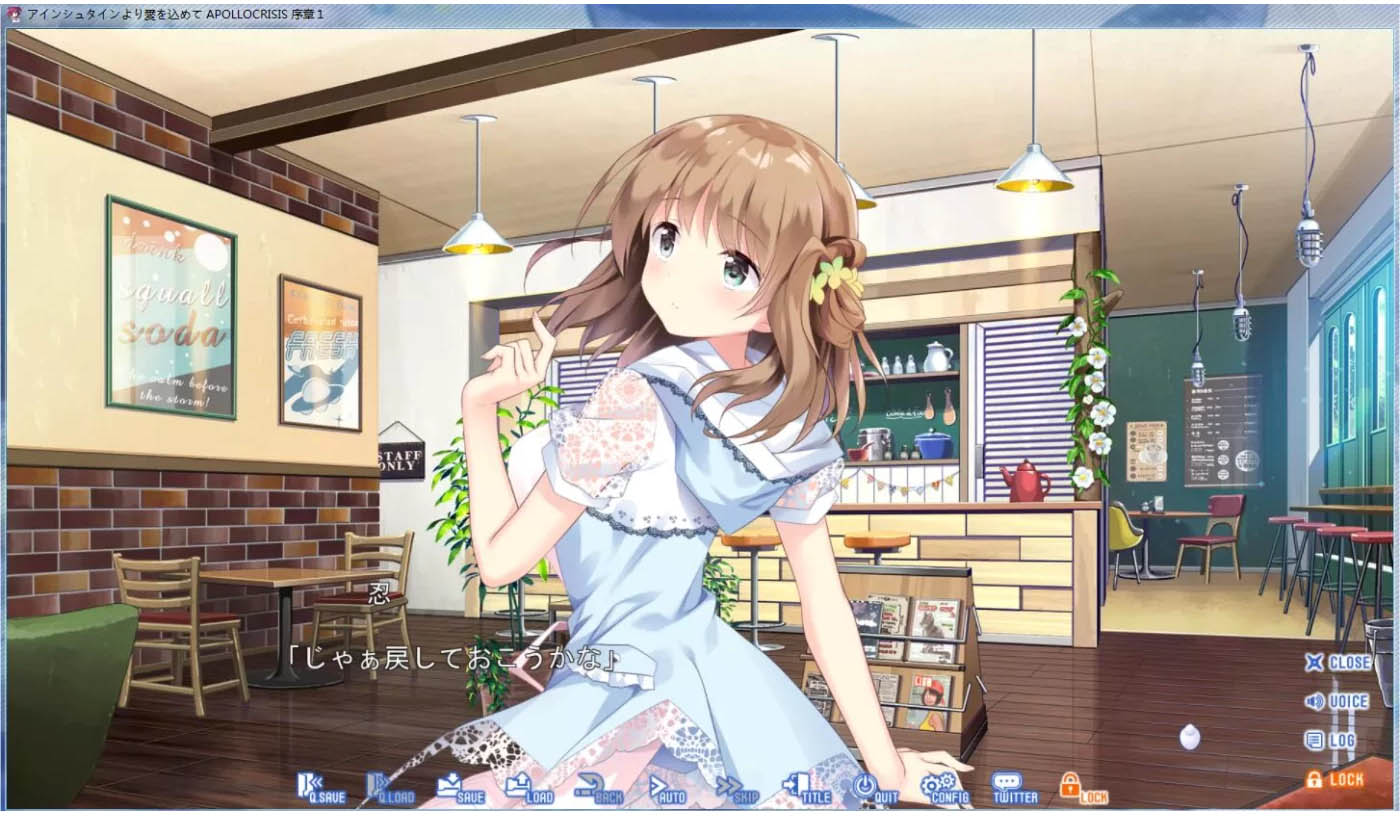The width and height of the screenshot is (1400, 816).
Task: Activate SKIP to fast-forward dialogue
Action: 737,788
